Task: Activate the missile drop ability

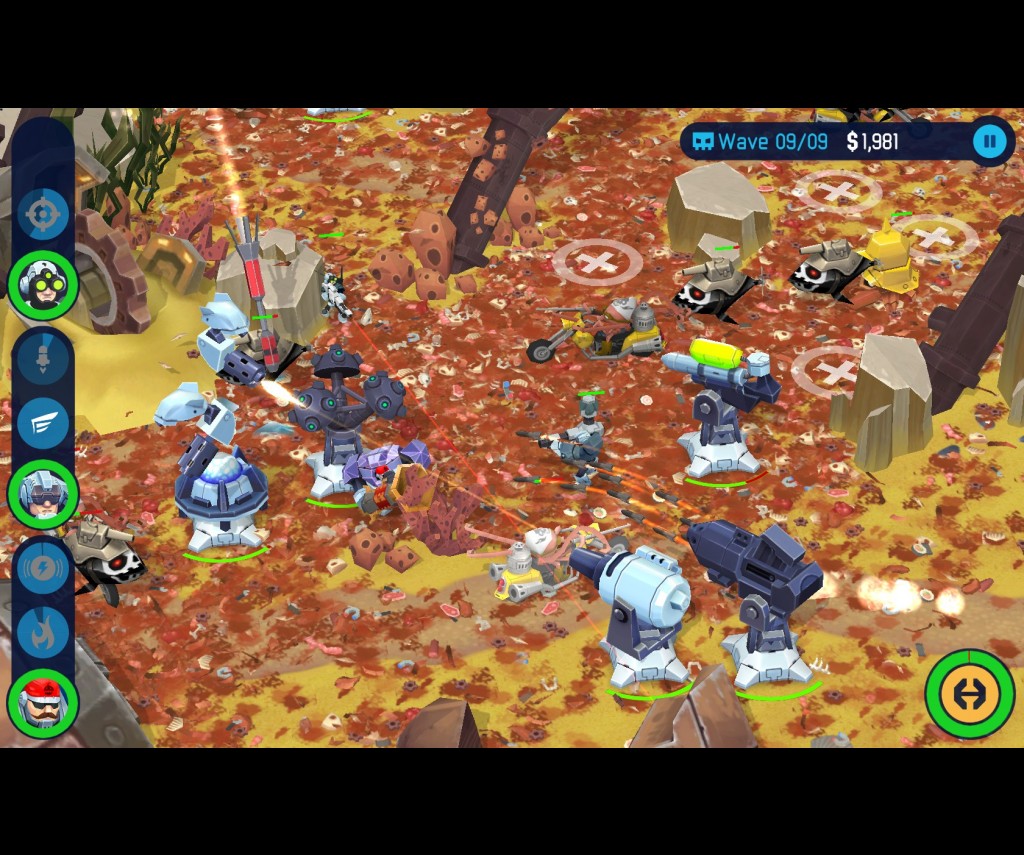Action: pos(43,358)
